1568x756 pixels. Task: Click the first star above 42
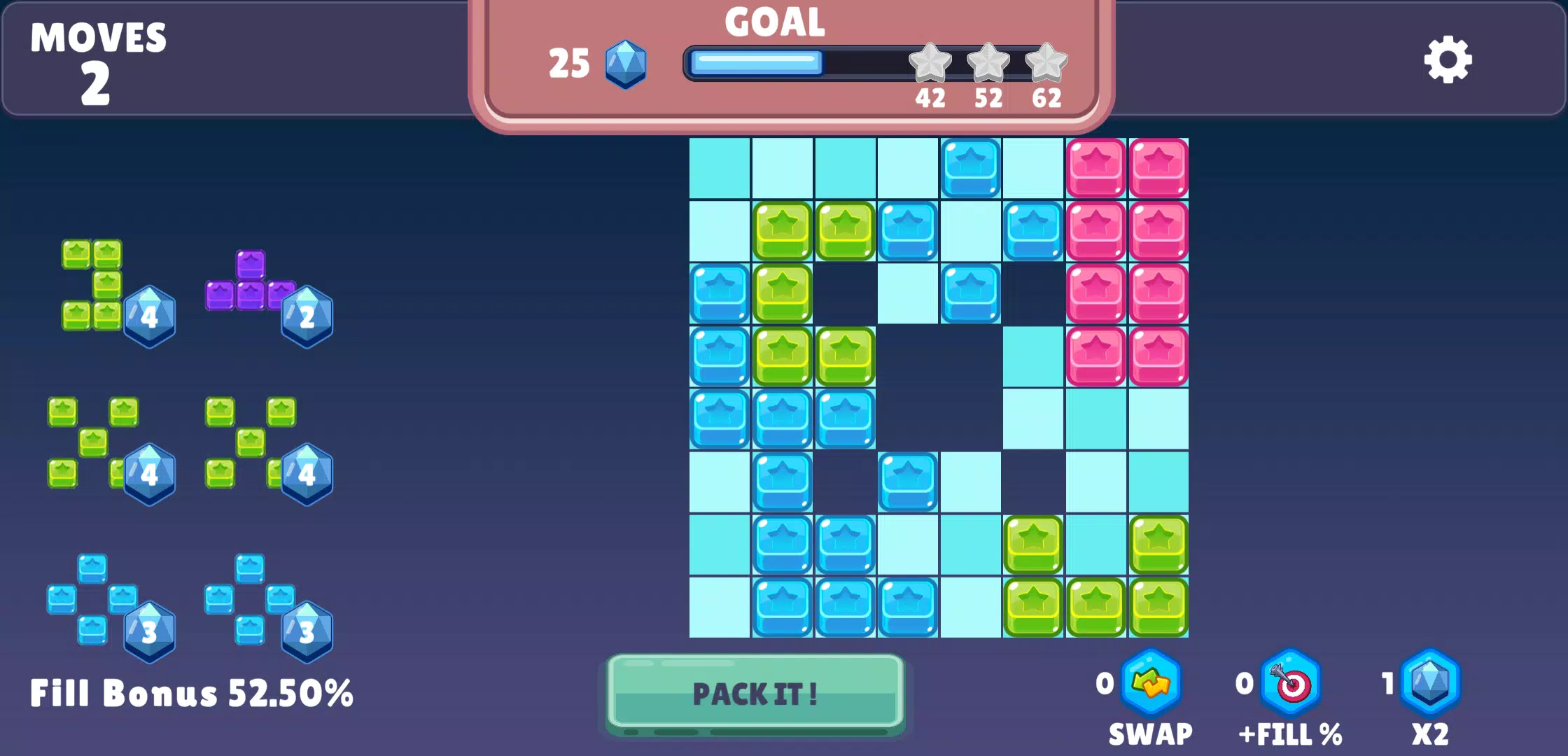point(930,62)
